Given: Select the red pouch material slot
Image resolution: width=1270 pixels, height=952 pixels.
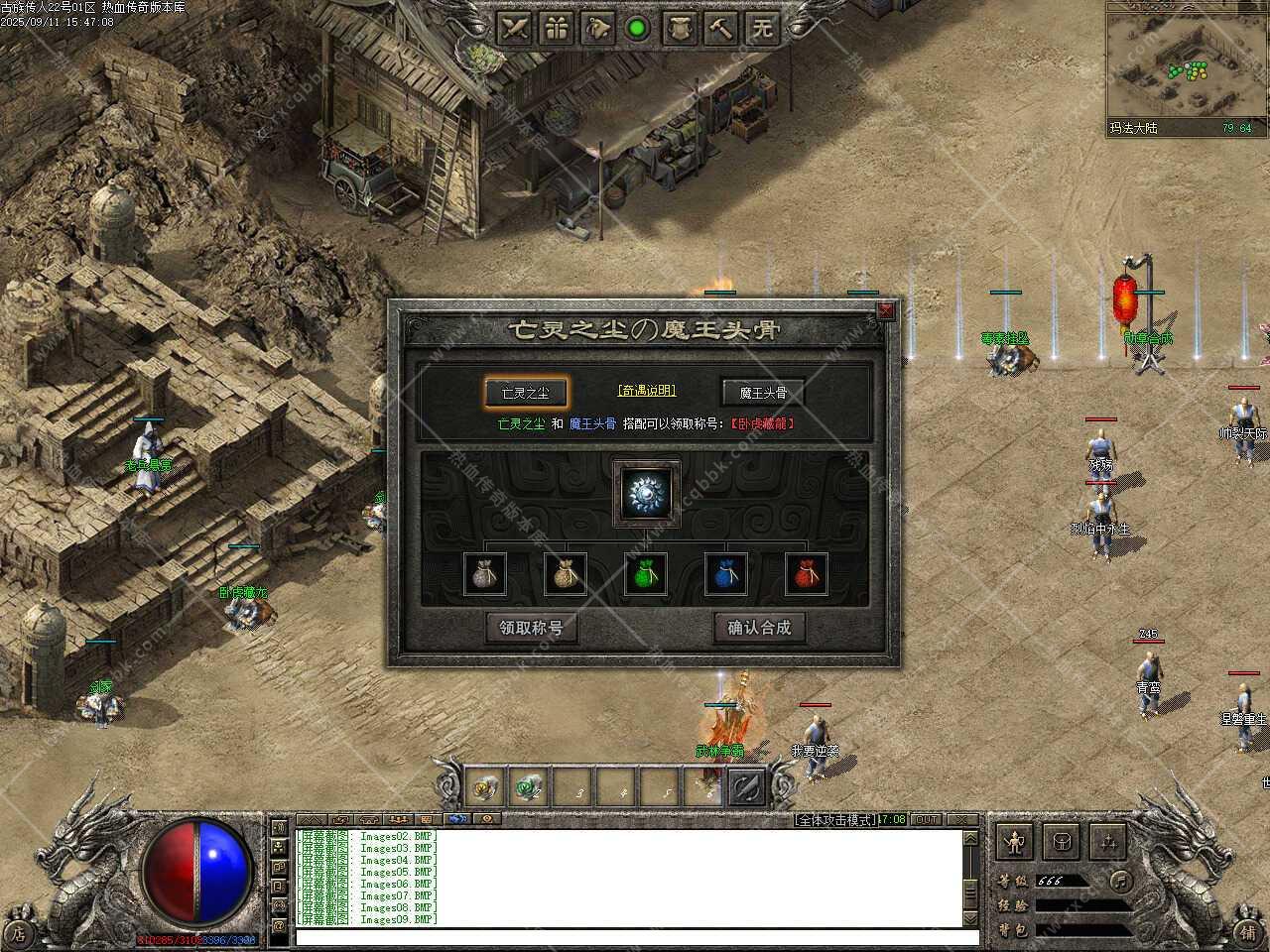Looking at the screenshot, I should coord(806,574).
